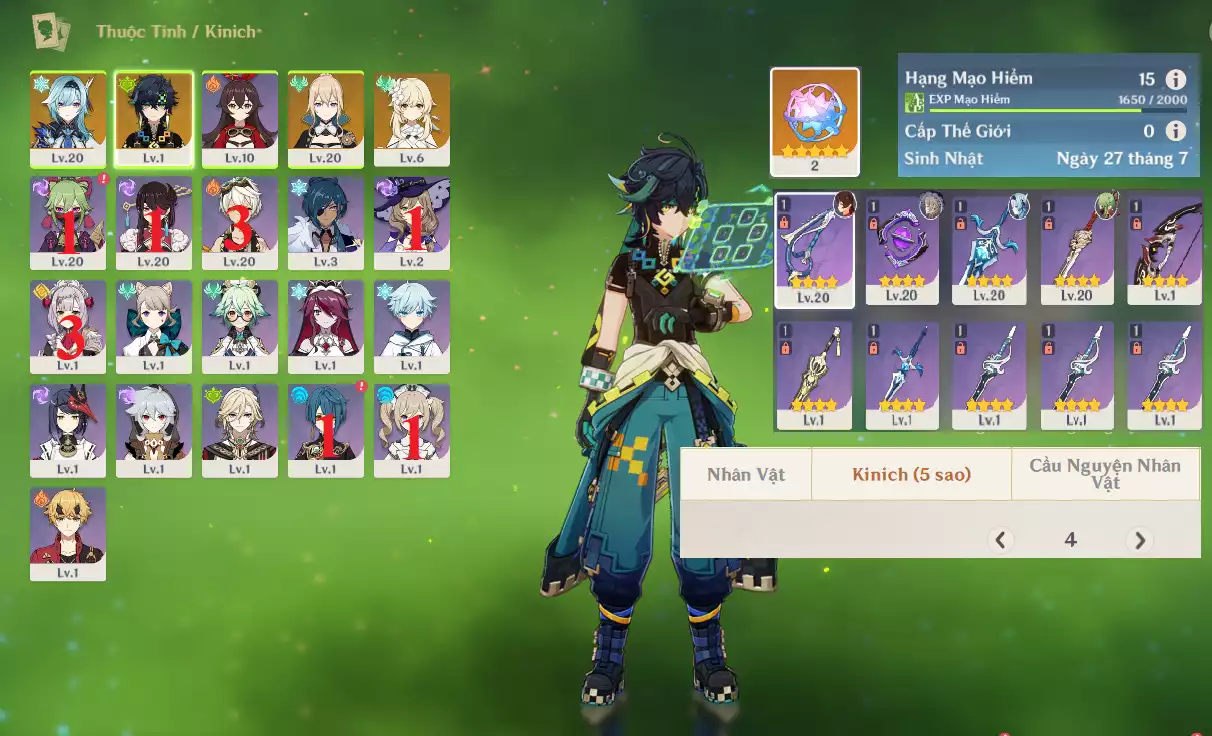Select the blonde Traveler Lv.6 card
The image size is (1212, 736).
click(x=412, y=118)
